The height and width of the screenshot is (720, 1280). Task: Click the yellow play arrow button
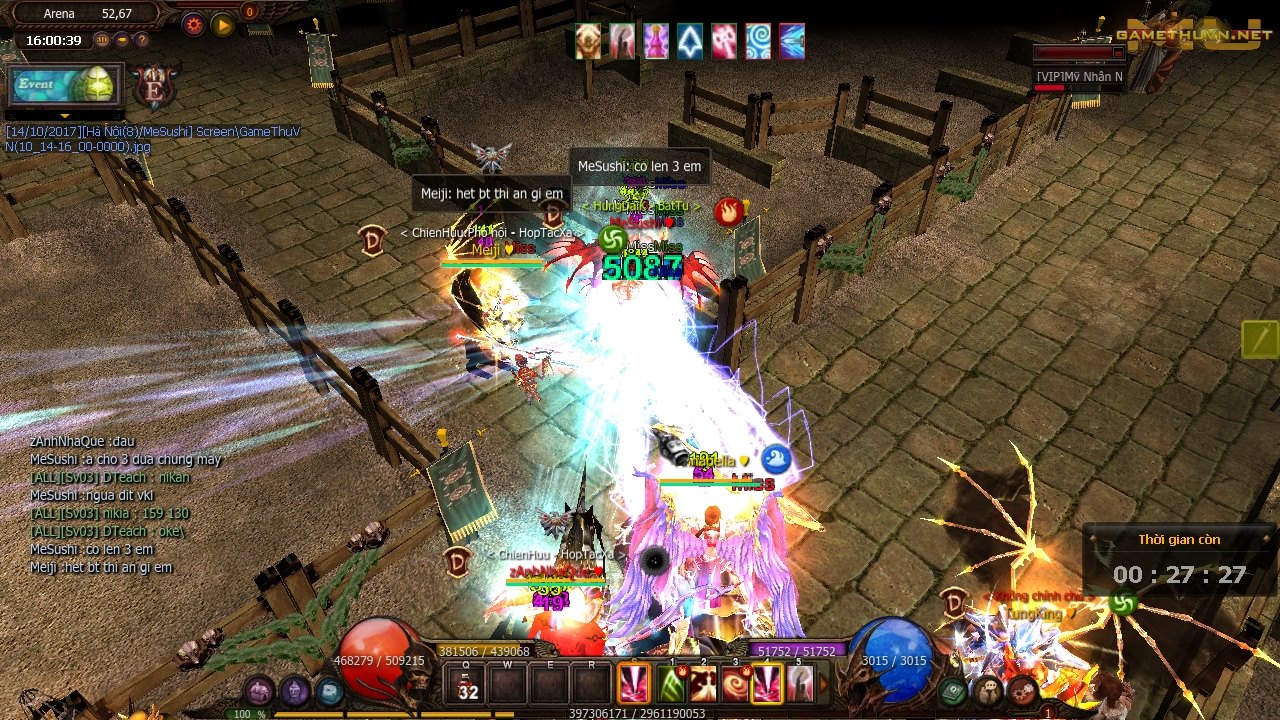tap(222, 23)
